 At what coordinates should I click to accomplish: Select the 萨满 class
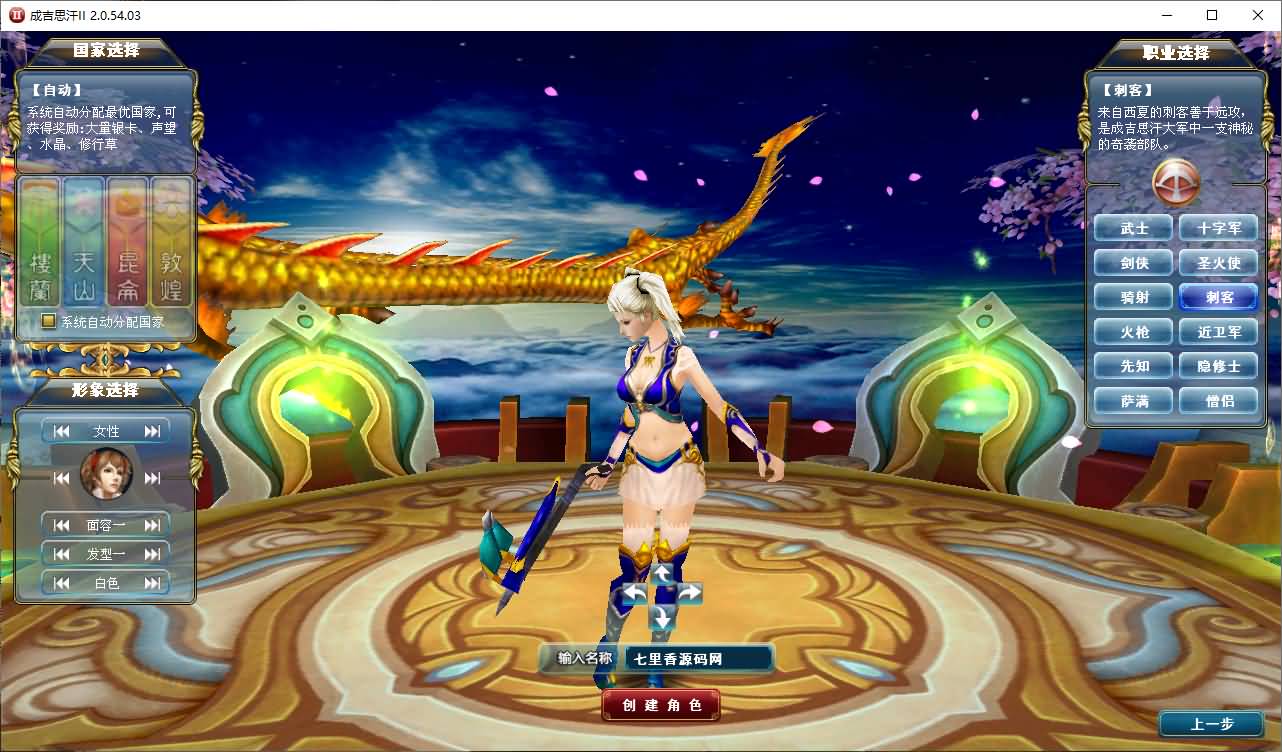pyautogui.click(x=1133, y=401)
